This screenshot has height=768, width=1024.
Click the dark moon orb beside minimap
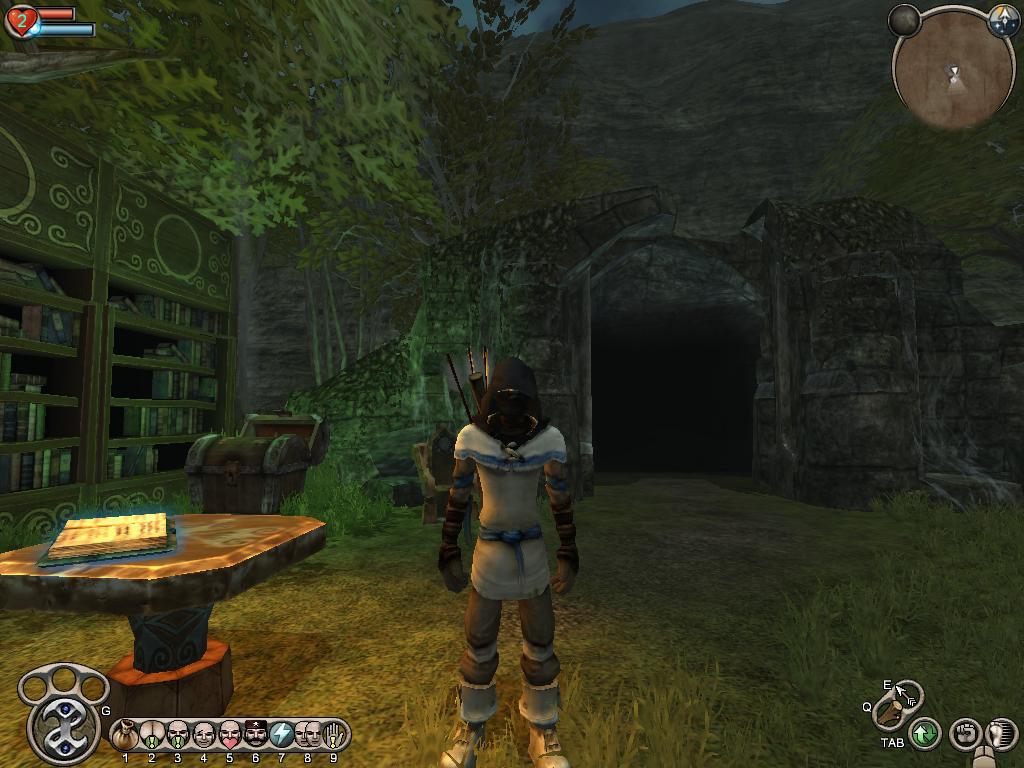pyautogui.click(x=904, y=20)
